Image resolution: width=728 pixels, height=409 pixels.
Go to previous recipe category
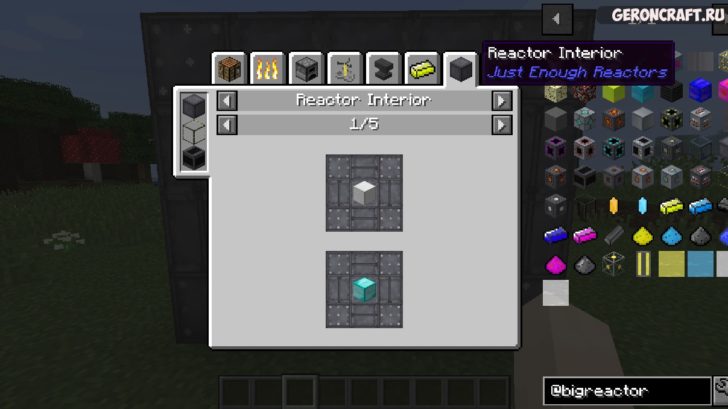[227, 100]
